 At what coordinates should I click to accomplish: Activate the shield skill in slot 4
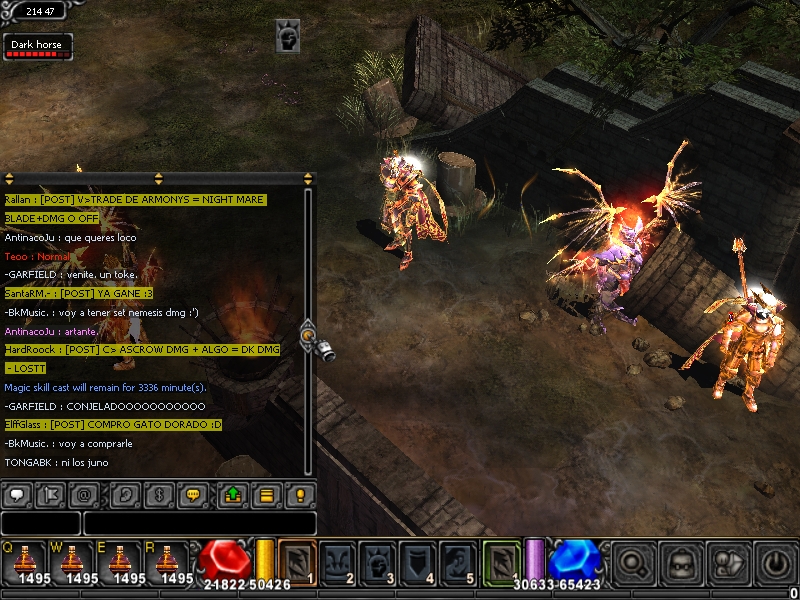(417, 561)
